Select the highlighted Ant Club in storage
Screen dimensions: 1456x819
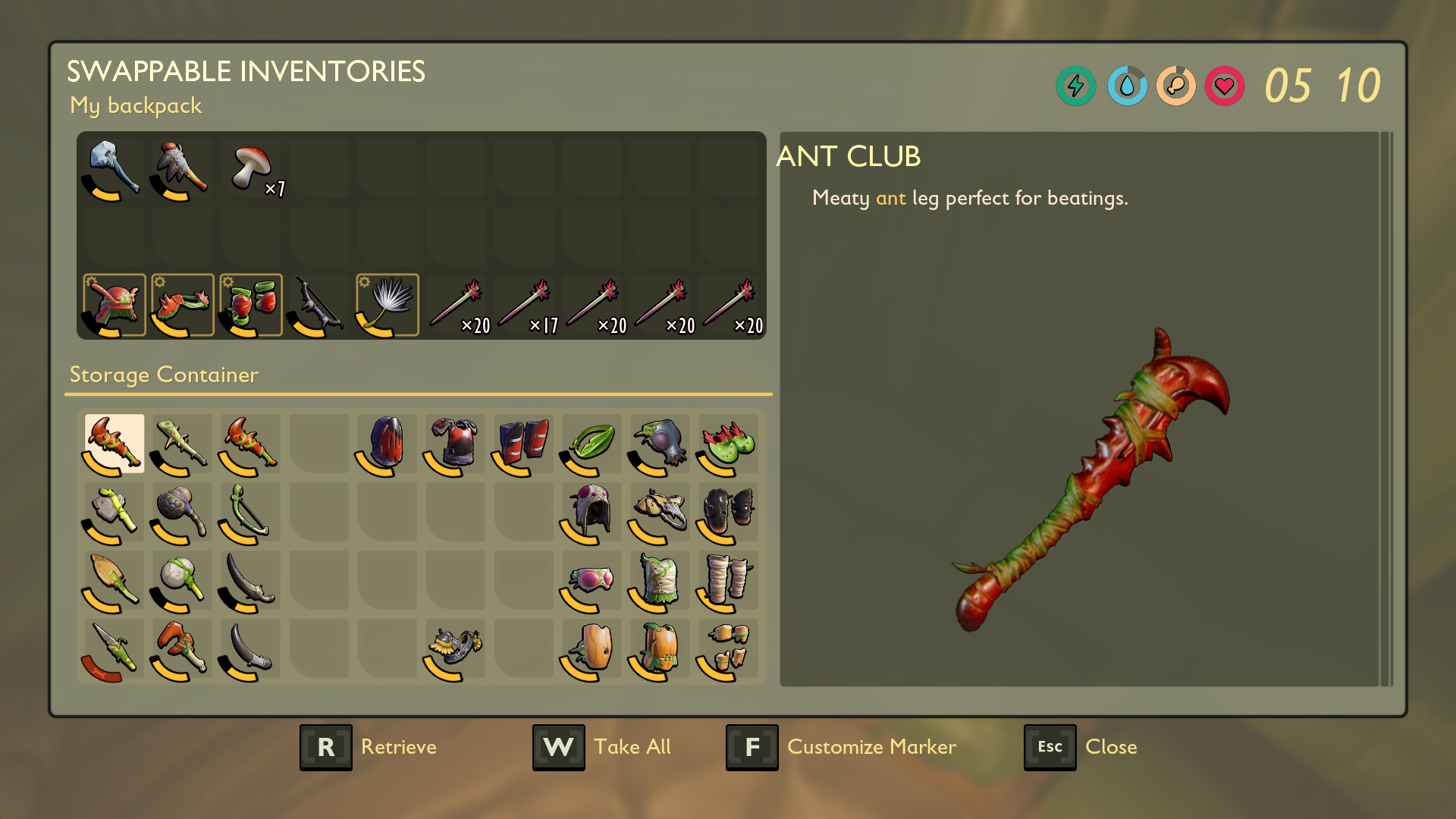(114, 444)
